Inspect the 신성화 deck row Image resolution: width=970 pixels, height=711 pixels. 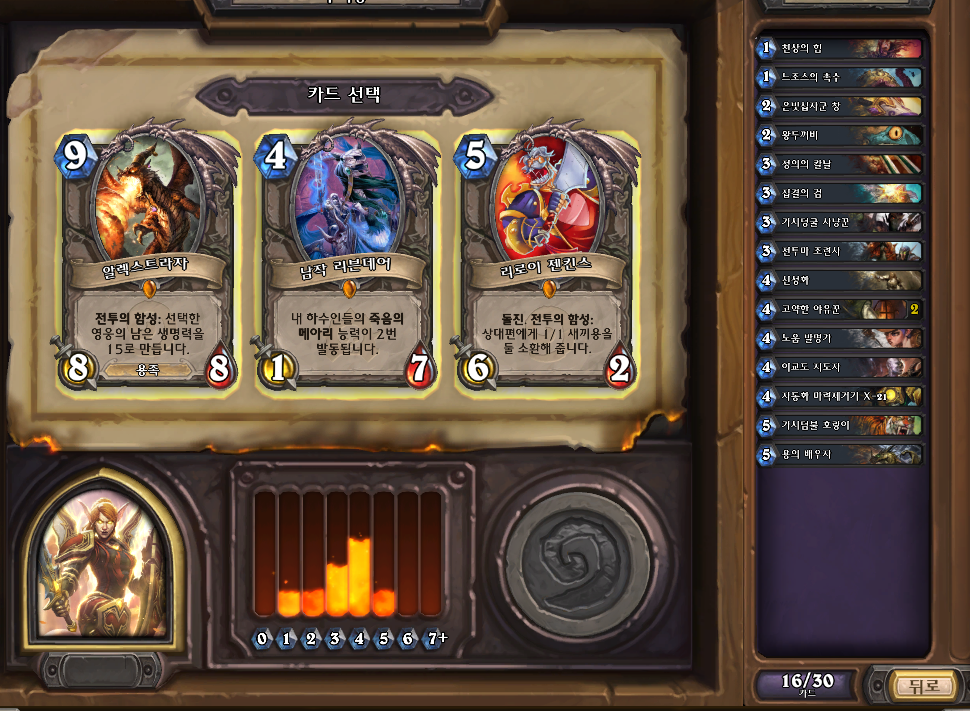point(840,280)
